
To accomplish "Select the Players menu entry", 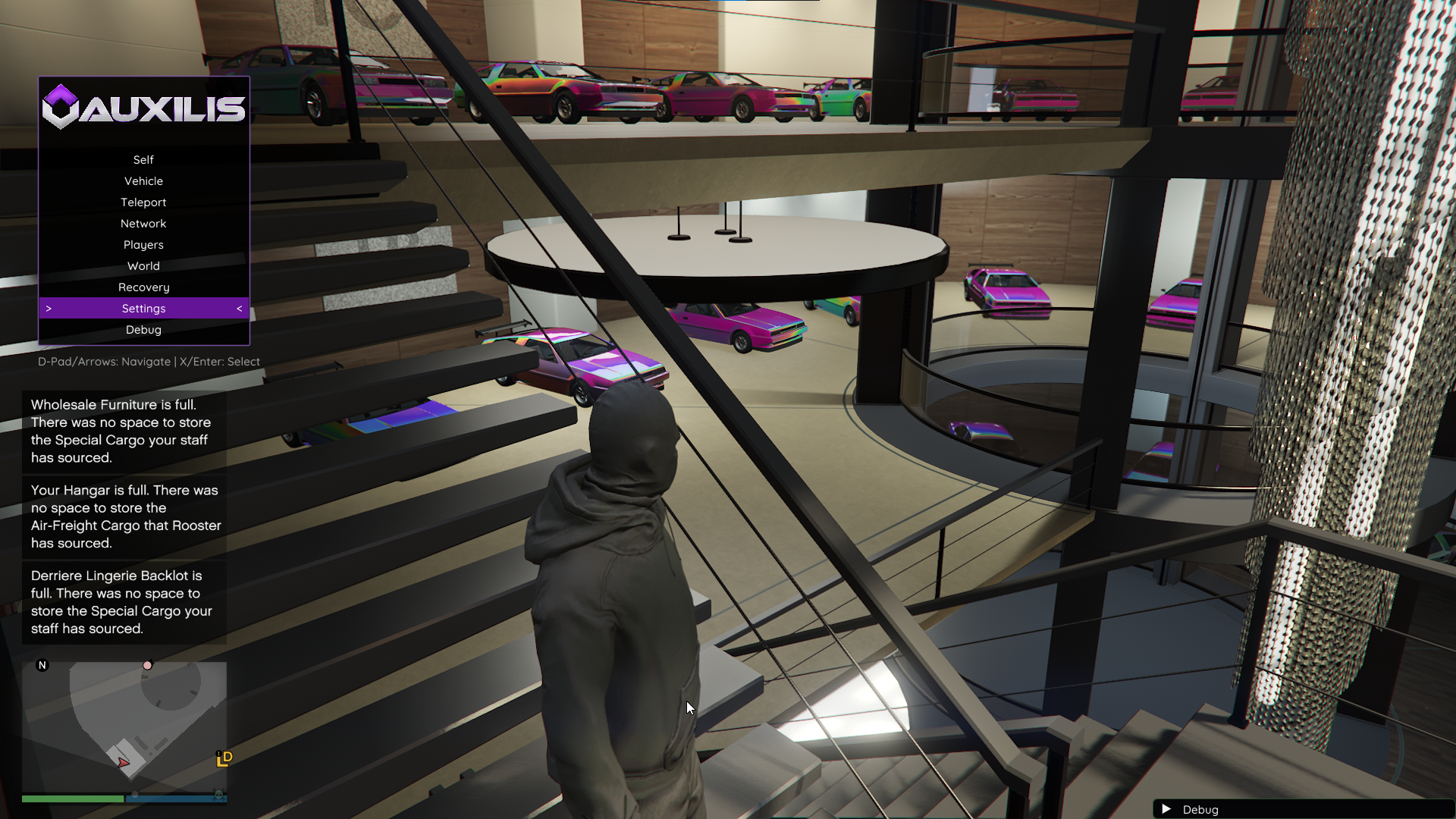I will coord(143,244).
